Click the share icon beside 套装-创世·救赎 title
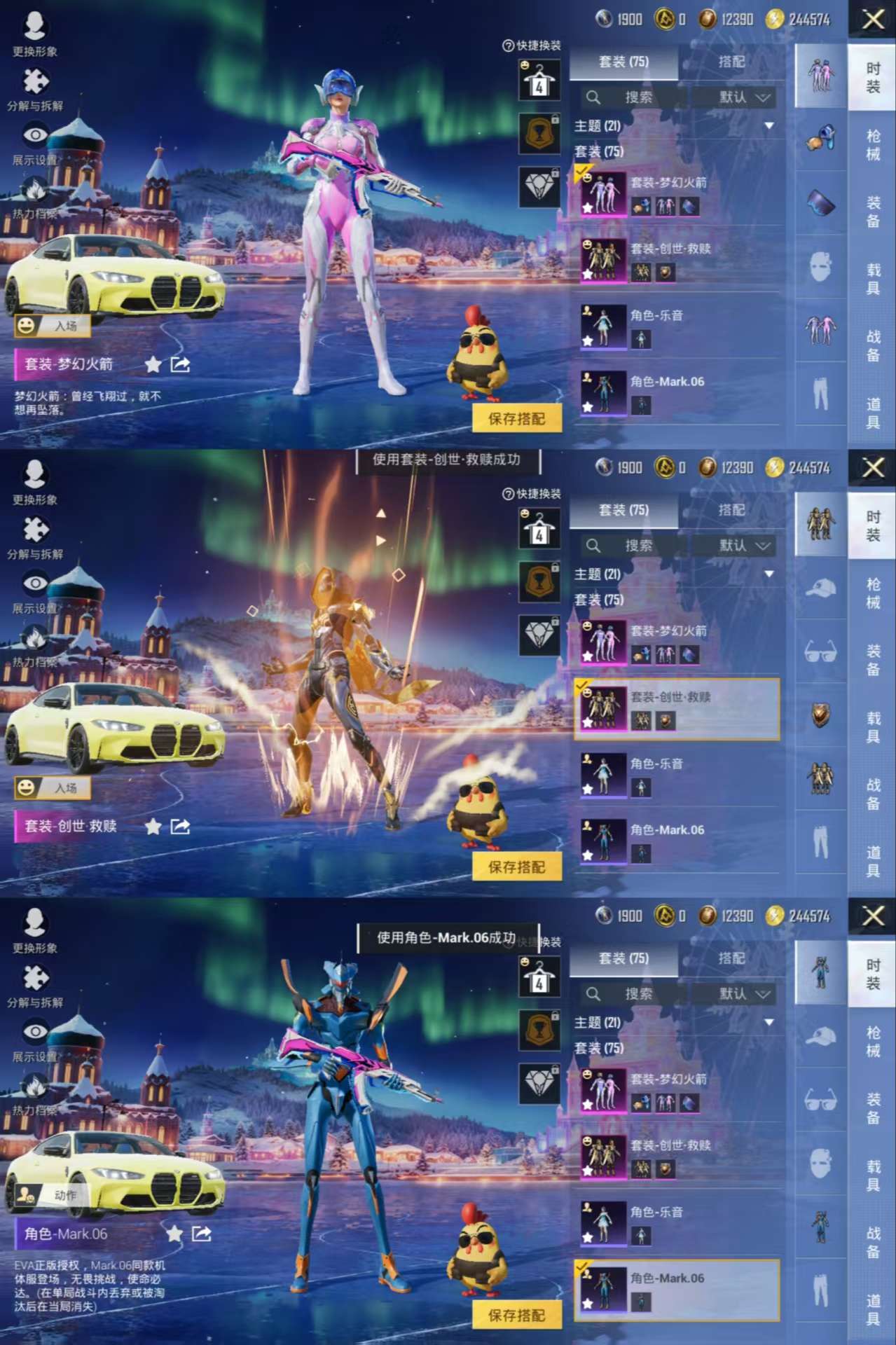The height and width of the screenshot is (1345, 896). pyautogui.click(x=180, y=827)
